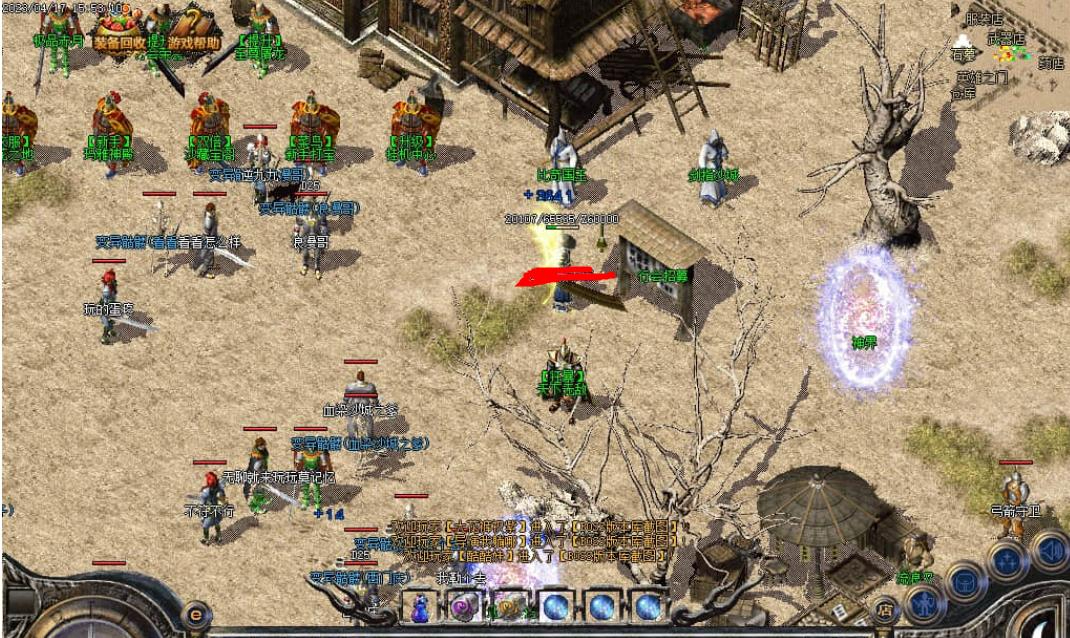Select the purple swirl scroll hotbar slot
This screenshot has width=1070, height=638.
point(462,606)
